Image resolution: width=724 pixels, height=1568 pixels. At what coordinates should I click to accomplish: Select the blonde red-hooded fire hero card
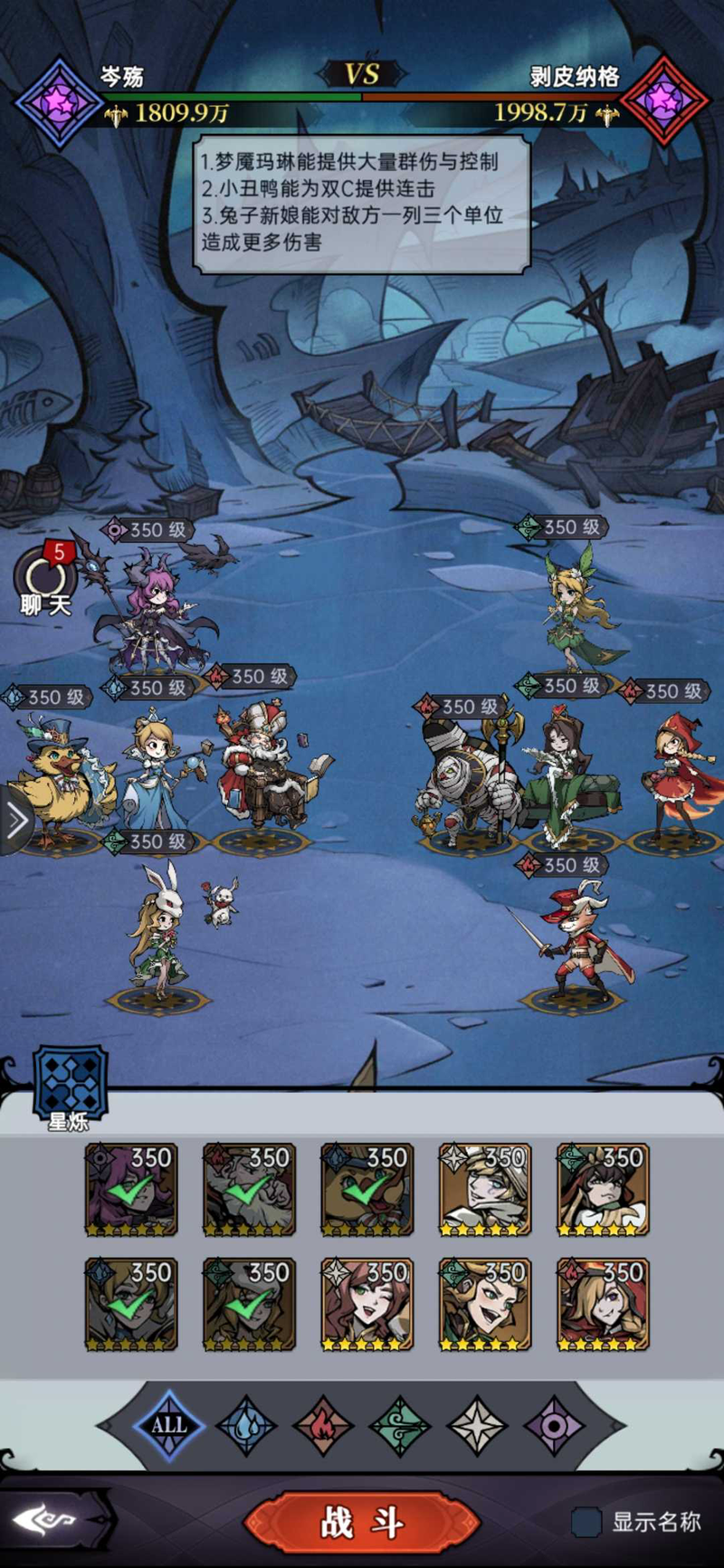pos(603,1304)
